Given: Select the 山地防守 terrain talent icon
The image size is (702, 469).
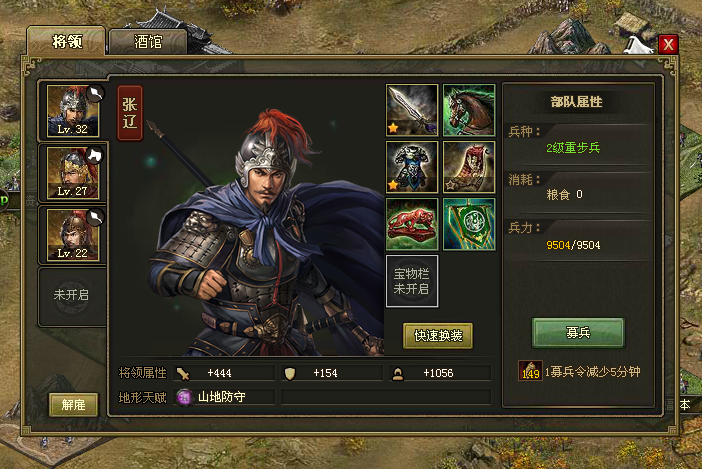Looking at the screenshot, I should coord(184,397).
